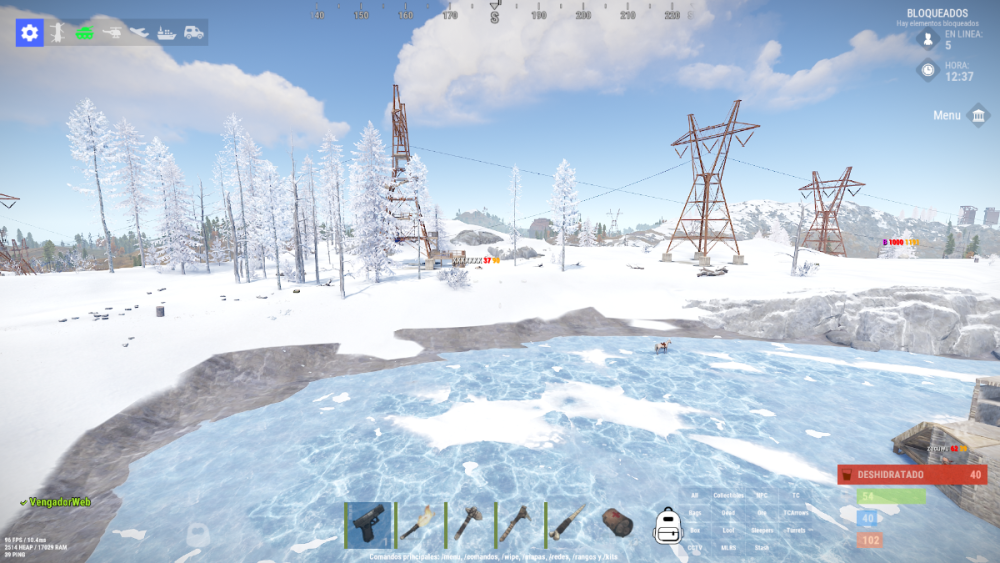1000x563 pixels.
Task: Click the CCTV filter option
Action: click(694, 547)
